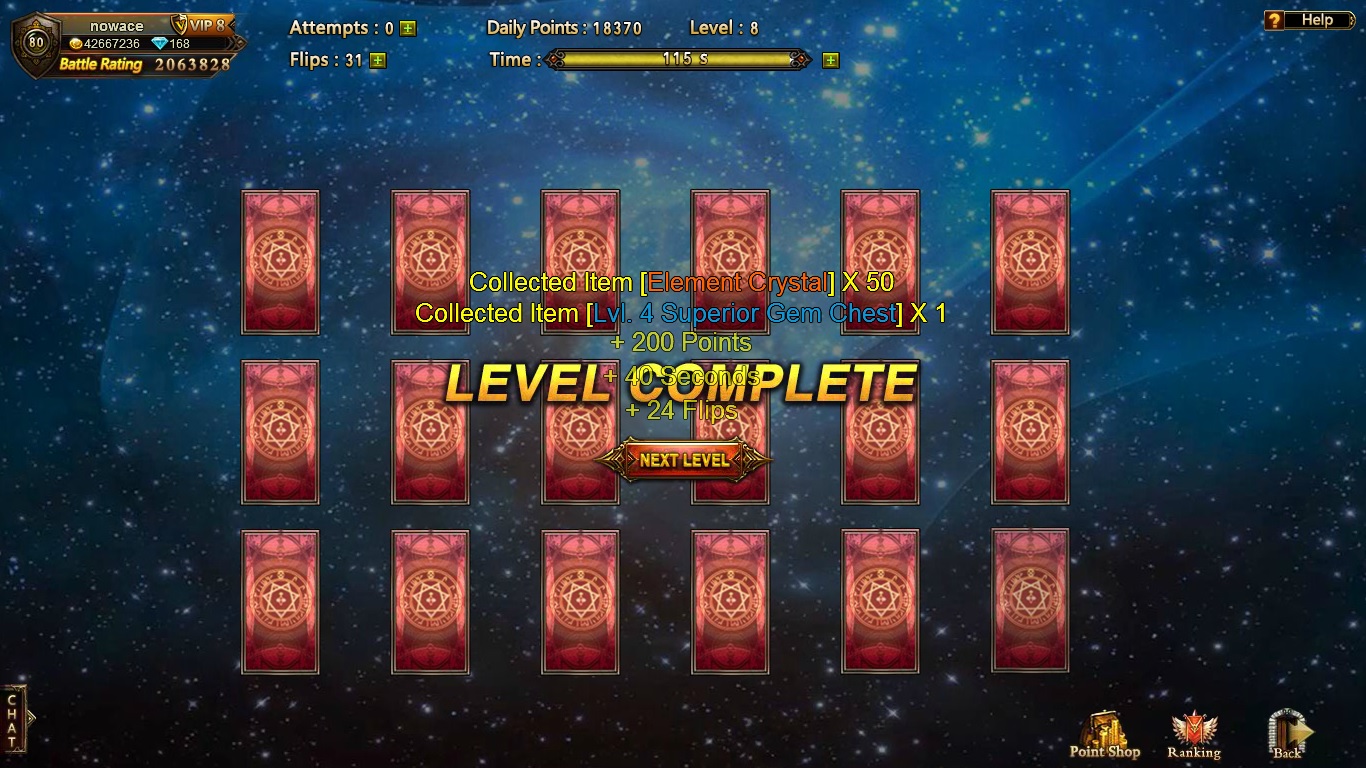Click the VIP 8 badge

click(x=201, y=25)
